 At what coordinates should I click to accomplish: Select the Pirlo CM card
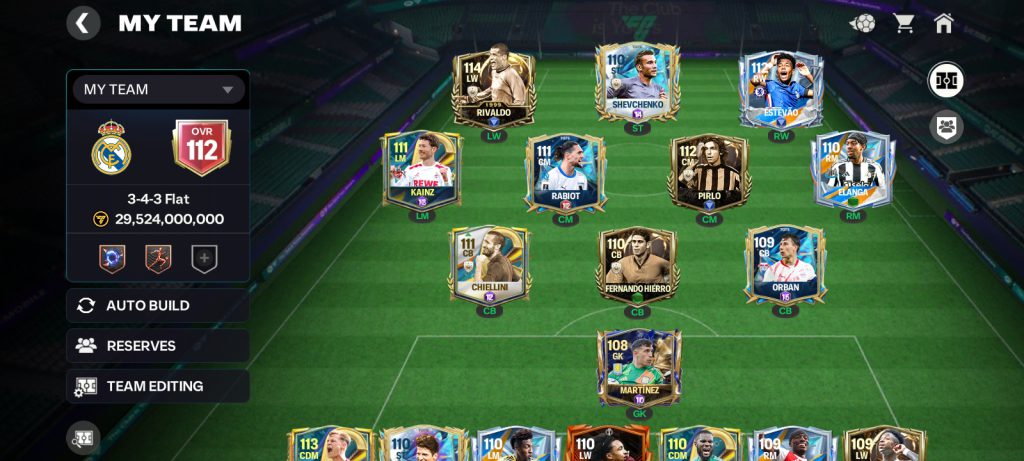coord(709,174)
